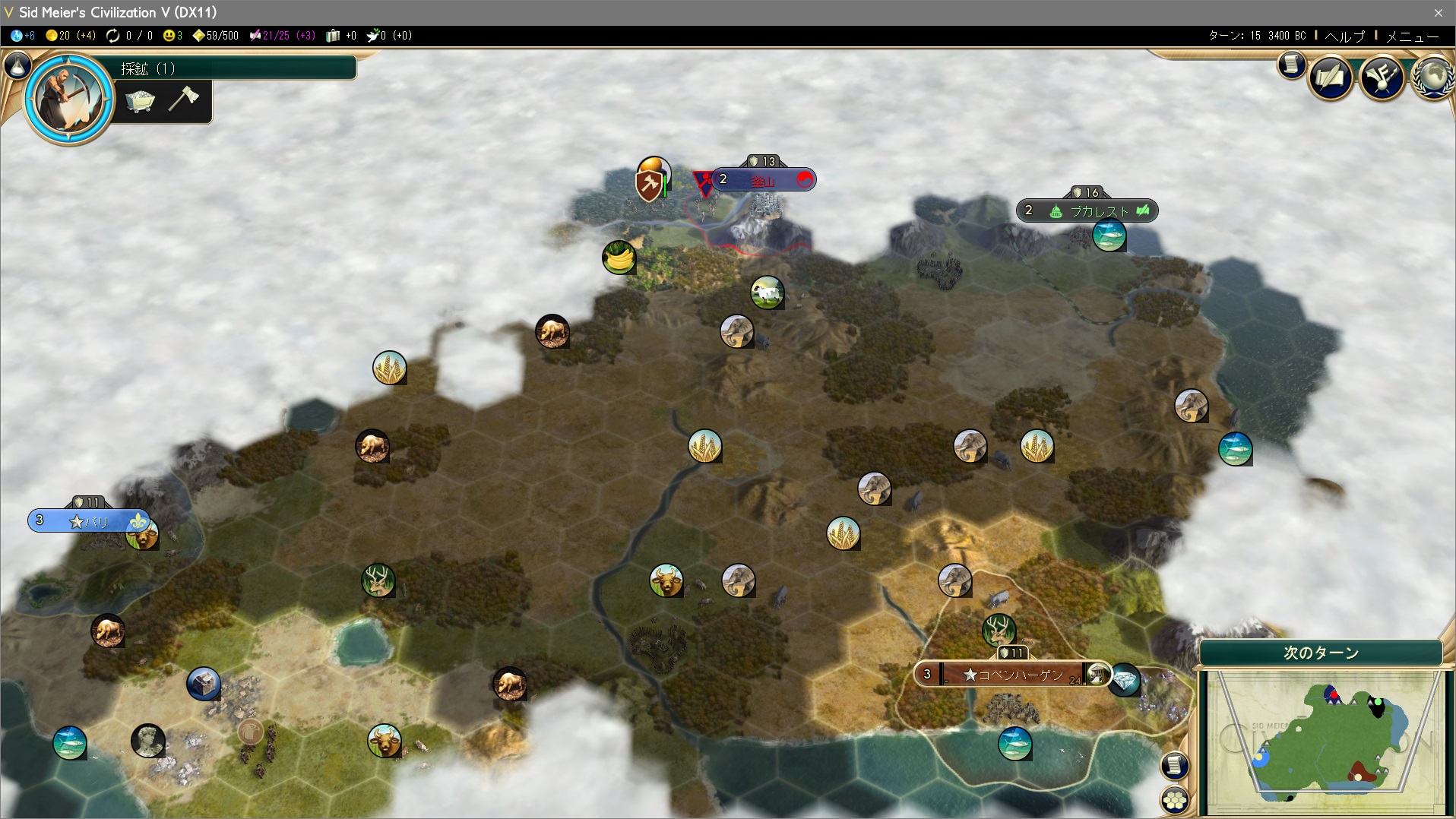Viewport: 1456px width, 819px height.
Task: Toggle the science flask button
Action: [17, 66]
